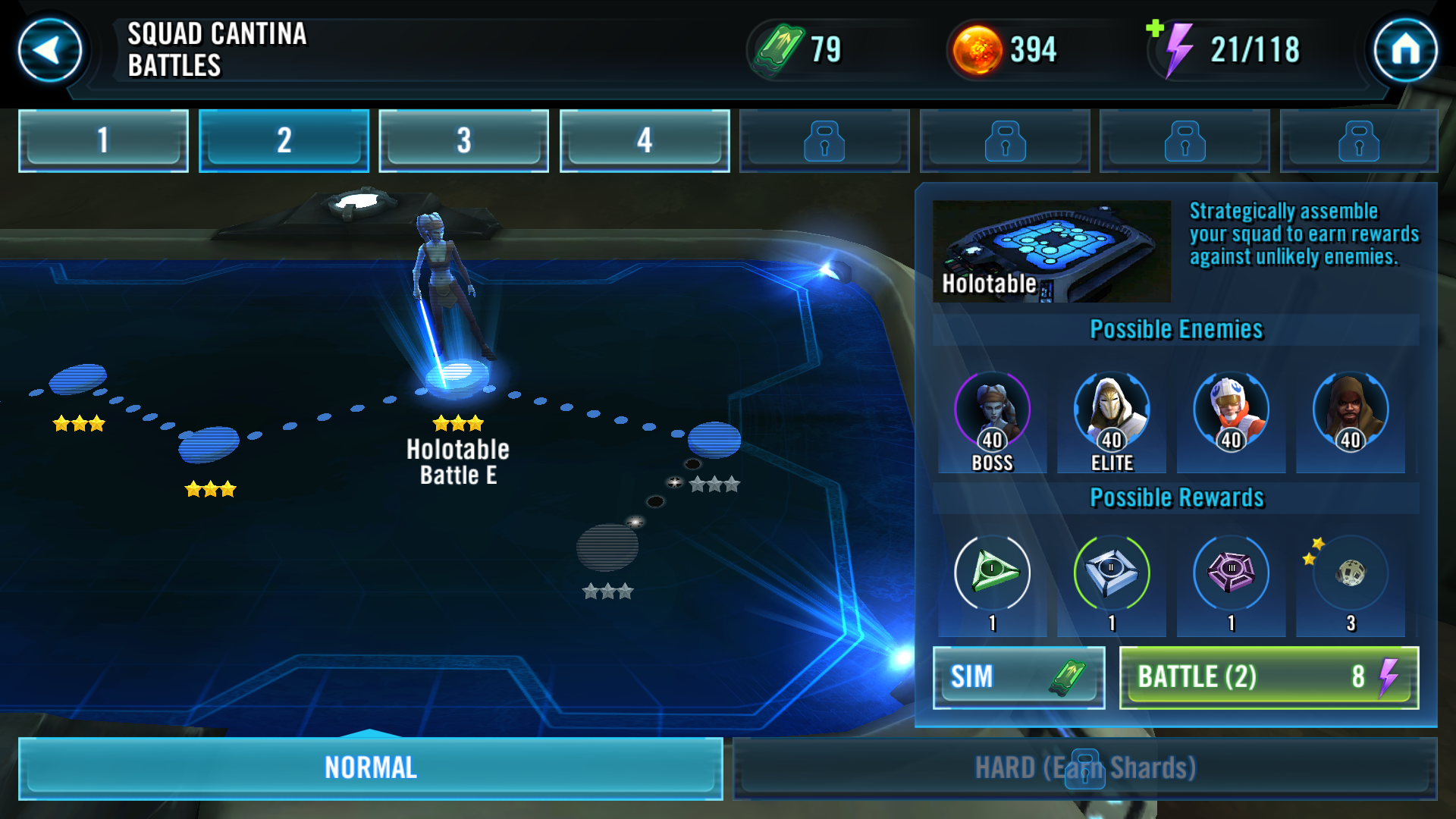Check the blue square ability material reward

1112,573
